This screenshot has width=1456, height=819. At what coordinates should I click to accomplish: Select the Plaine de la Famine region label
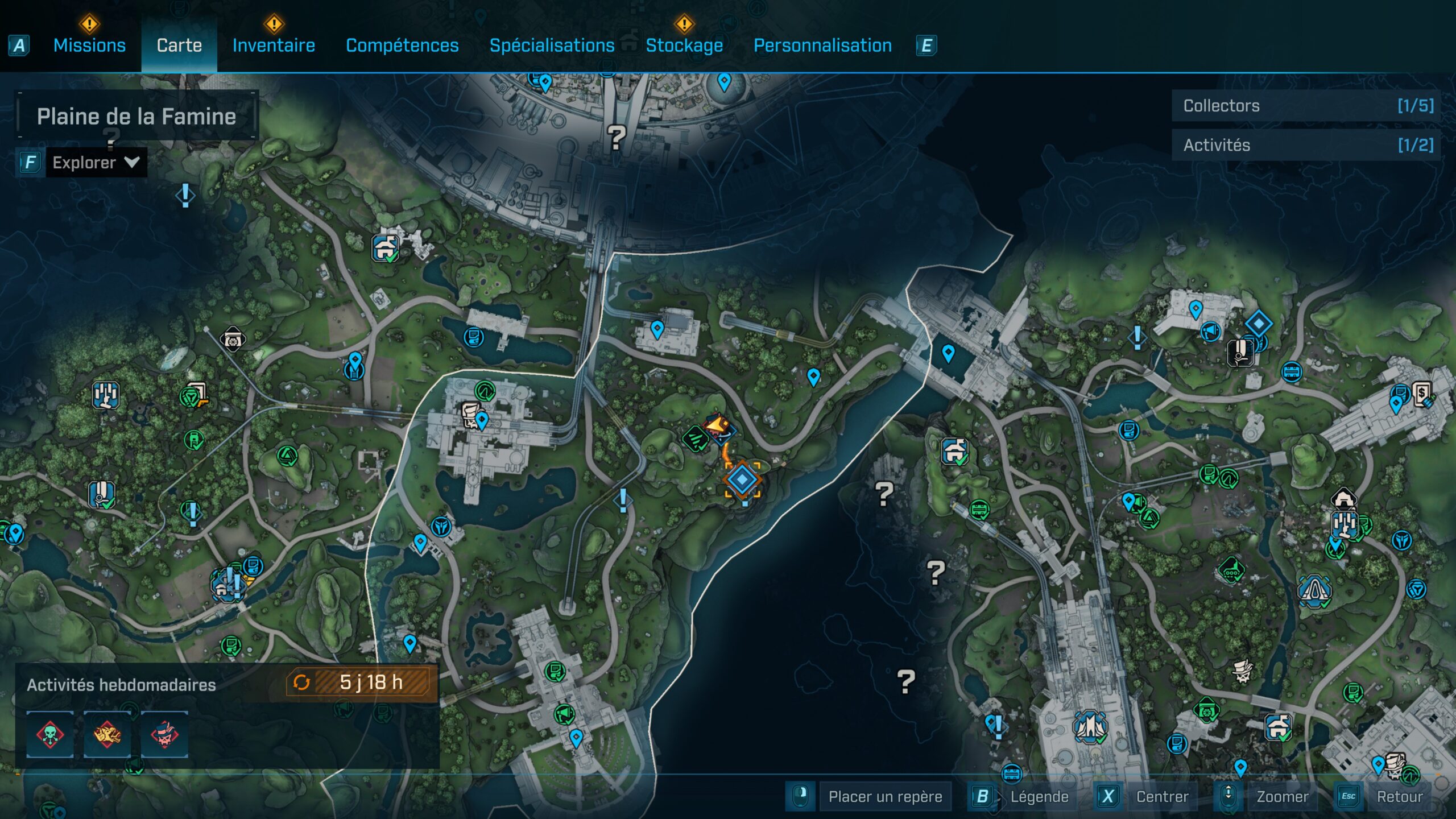(136, 117)
